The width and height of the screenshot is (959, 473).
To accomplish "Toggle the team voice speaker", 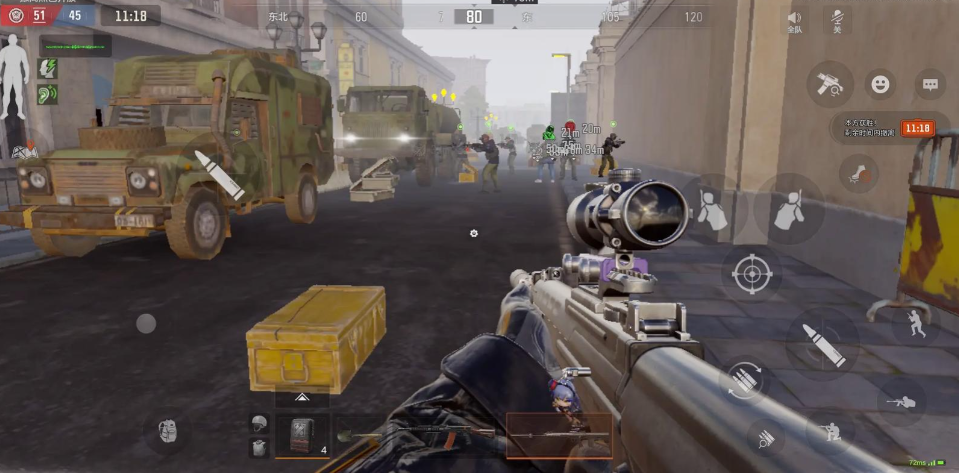I will point(795,20).
